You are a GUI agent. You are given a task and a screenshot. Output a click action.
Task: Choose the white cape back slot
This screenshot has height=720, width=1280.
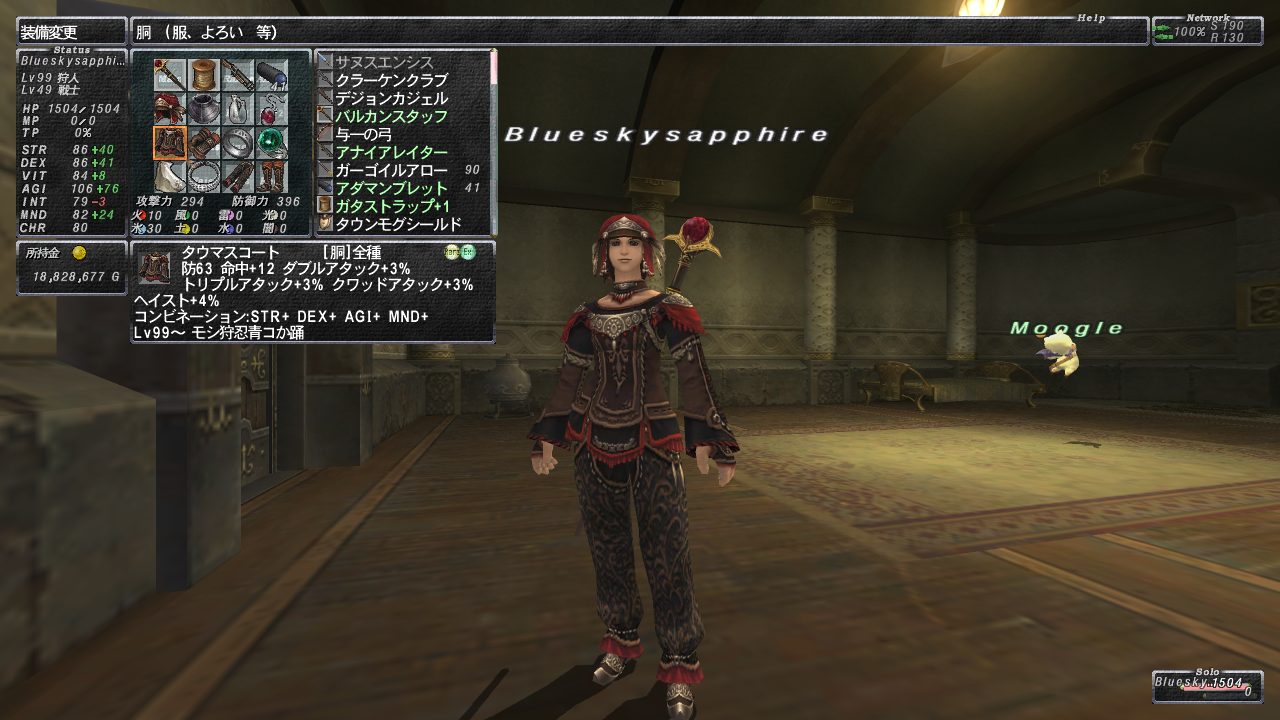[x=169, y=177]
